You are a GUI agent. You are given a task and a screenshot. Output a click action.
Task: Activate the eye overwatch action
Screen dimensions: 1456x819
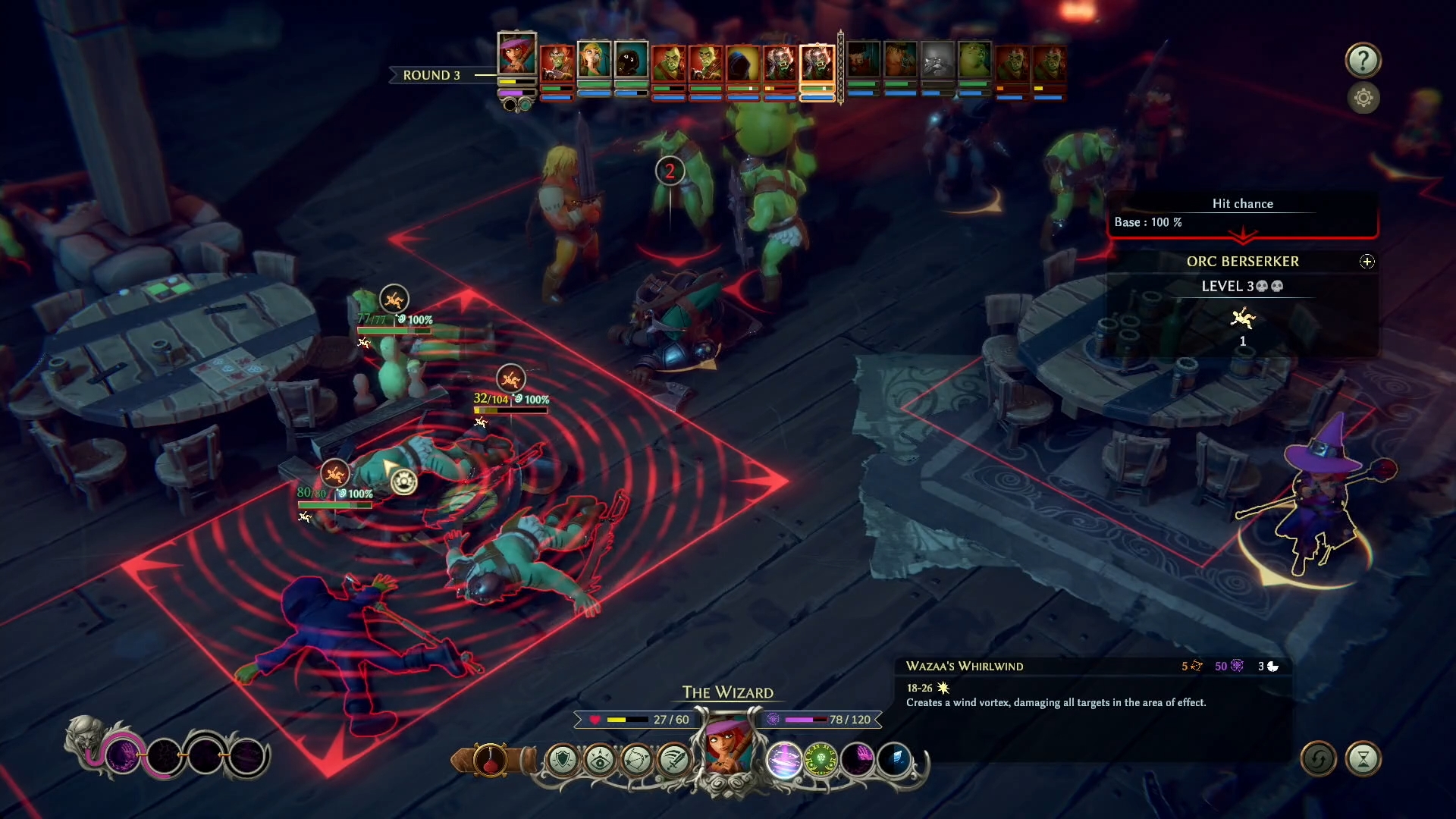click(600, 759)
